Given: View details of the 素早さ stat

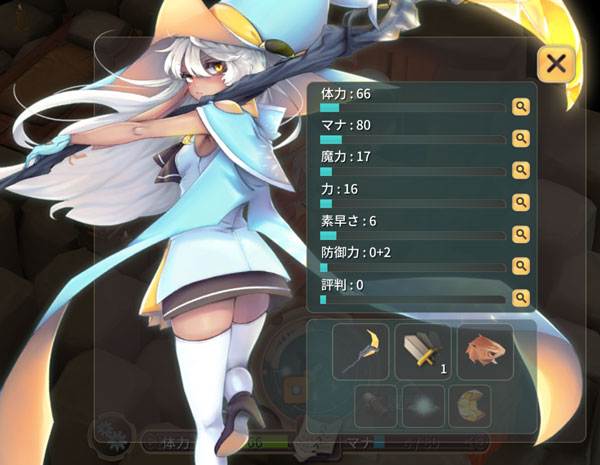Looking at the screenshot, I should 520,233.
